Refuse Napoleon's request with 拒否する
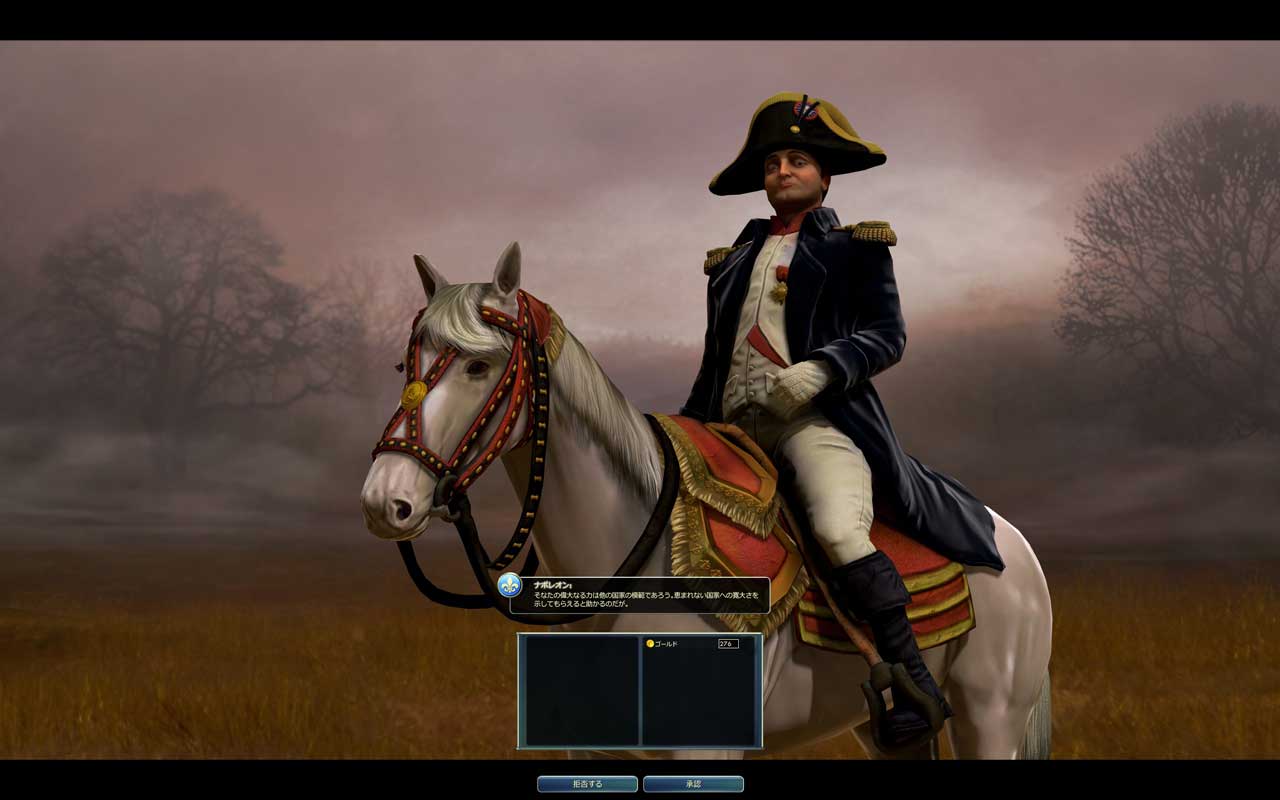 587,784
